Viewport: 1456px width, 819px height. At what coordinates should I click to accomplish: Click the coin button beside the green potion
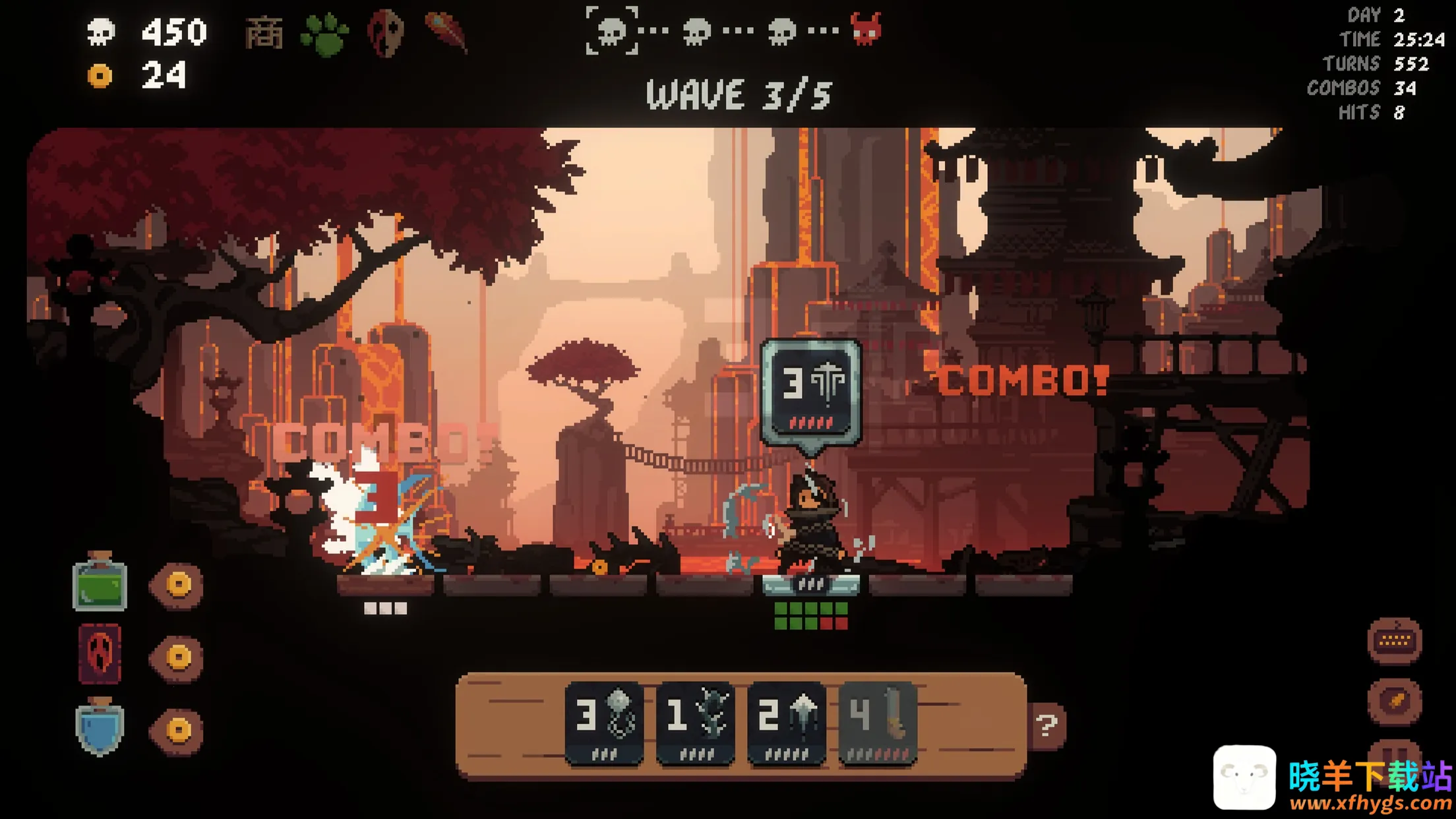178,584
